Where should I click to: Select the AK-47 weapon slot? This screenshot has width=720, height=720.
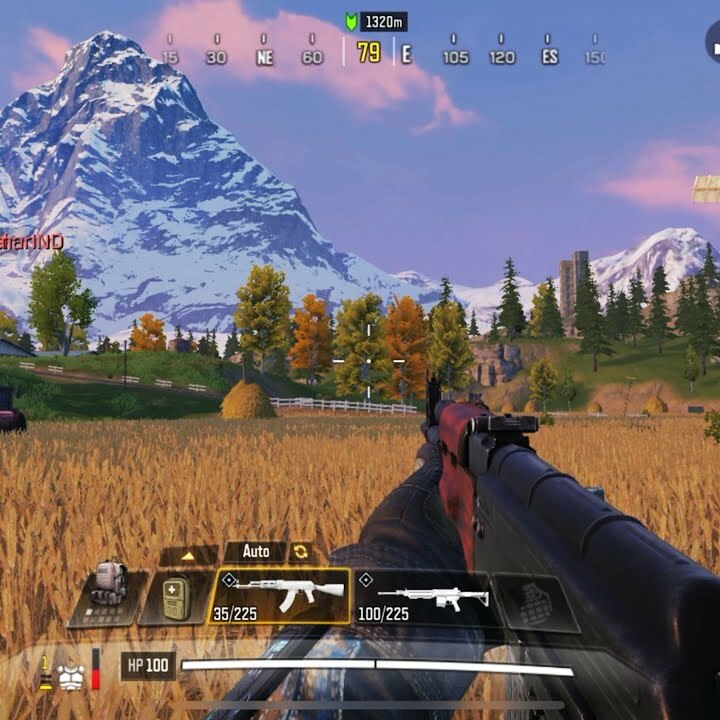(x=279, y=596)
